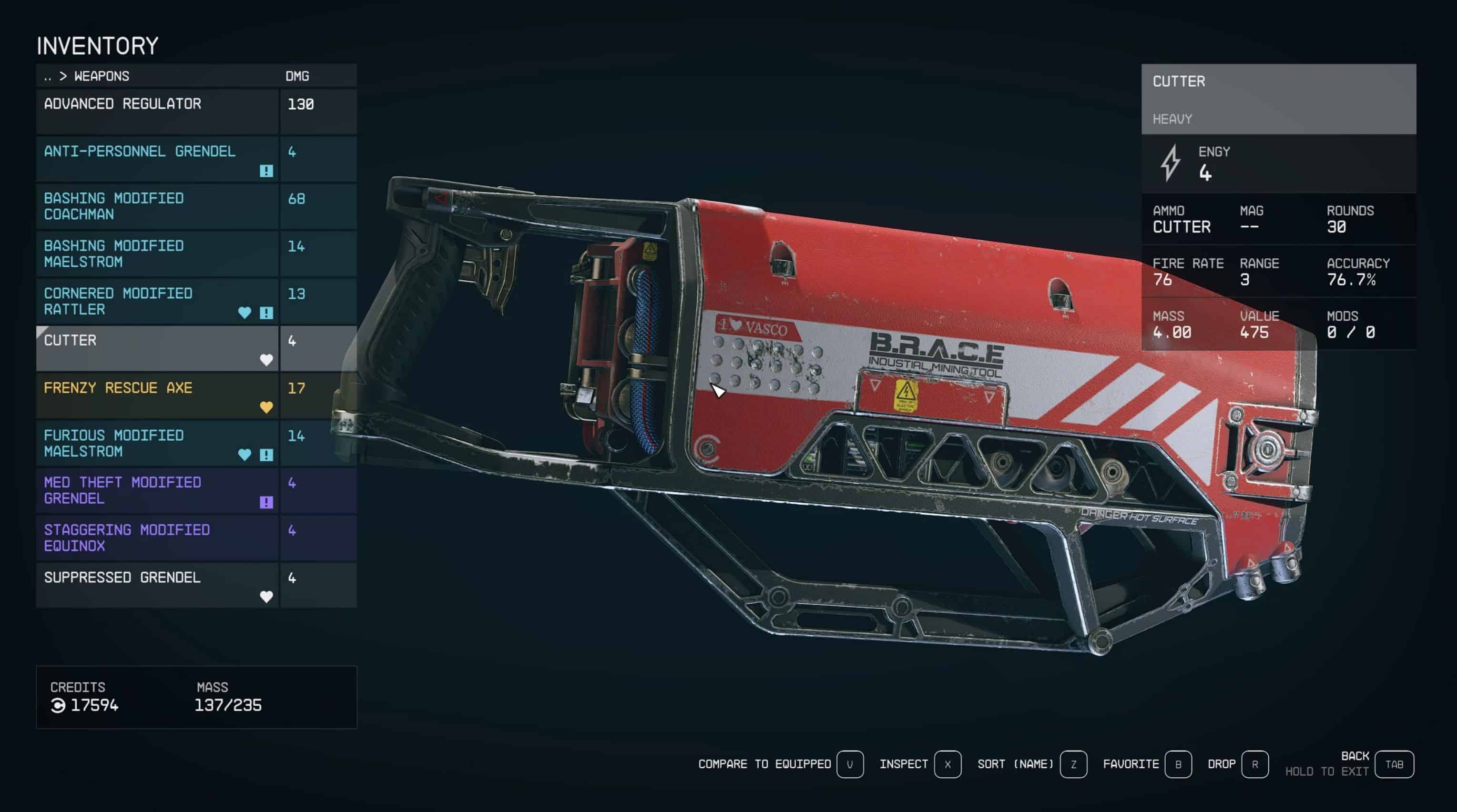Select Cornered Modified Rattler
This screenshot has height=812, width=1457.
(x=157, y=301)
